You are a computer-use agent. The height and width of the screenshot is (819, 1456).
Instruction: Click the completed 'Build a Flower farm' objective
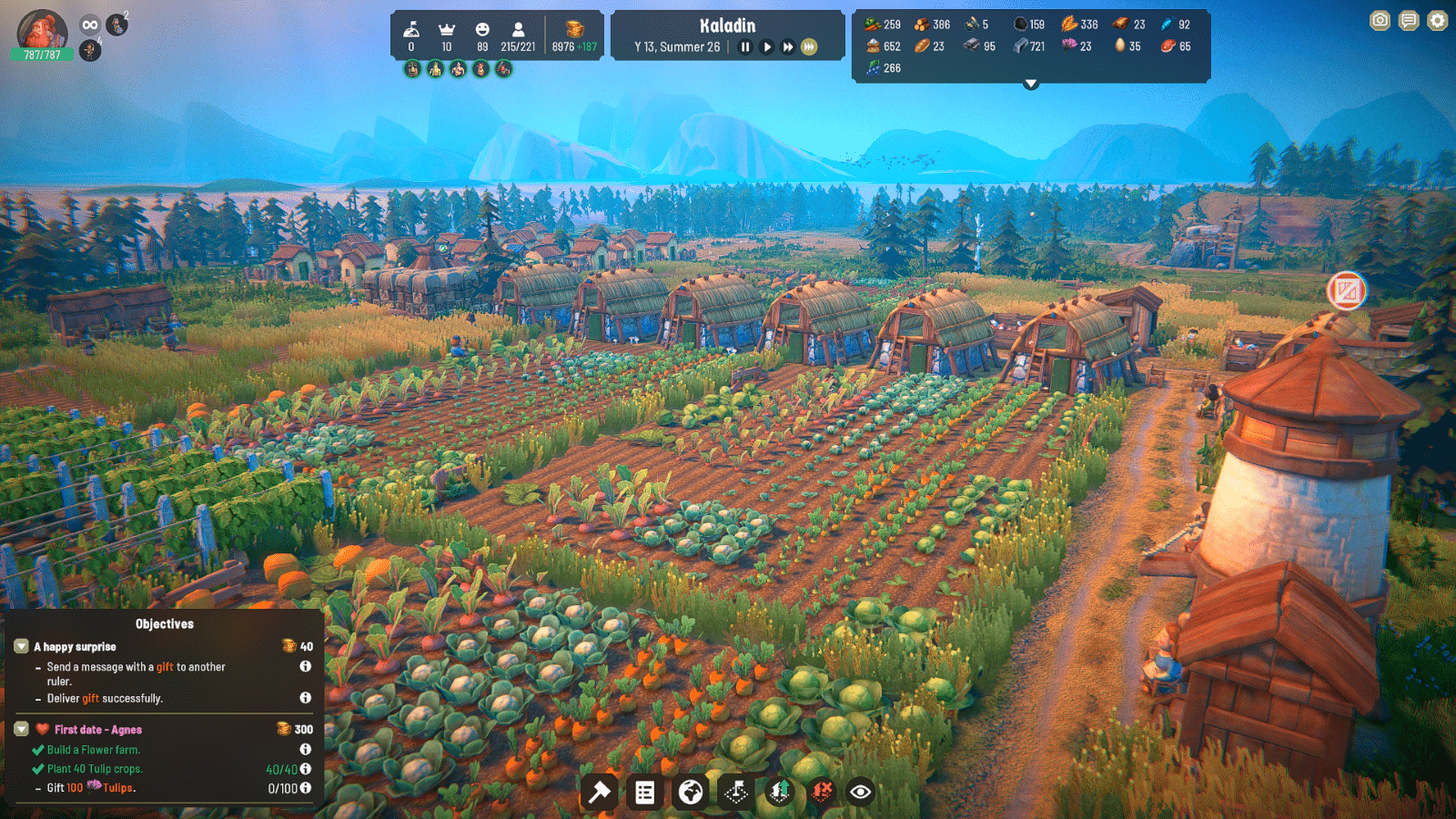(x=91, y=749)
